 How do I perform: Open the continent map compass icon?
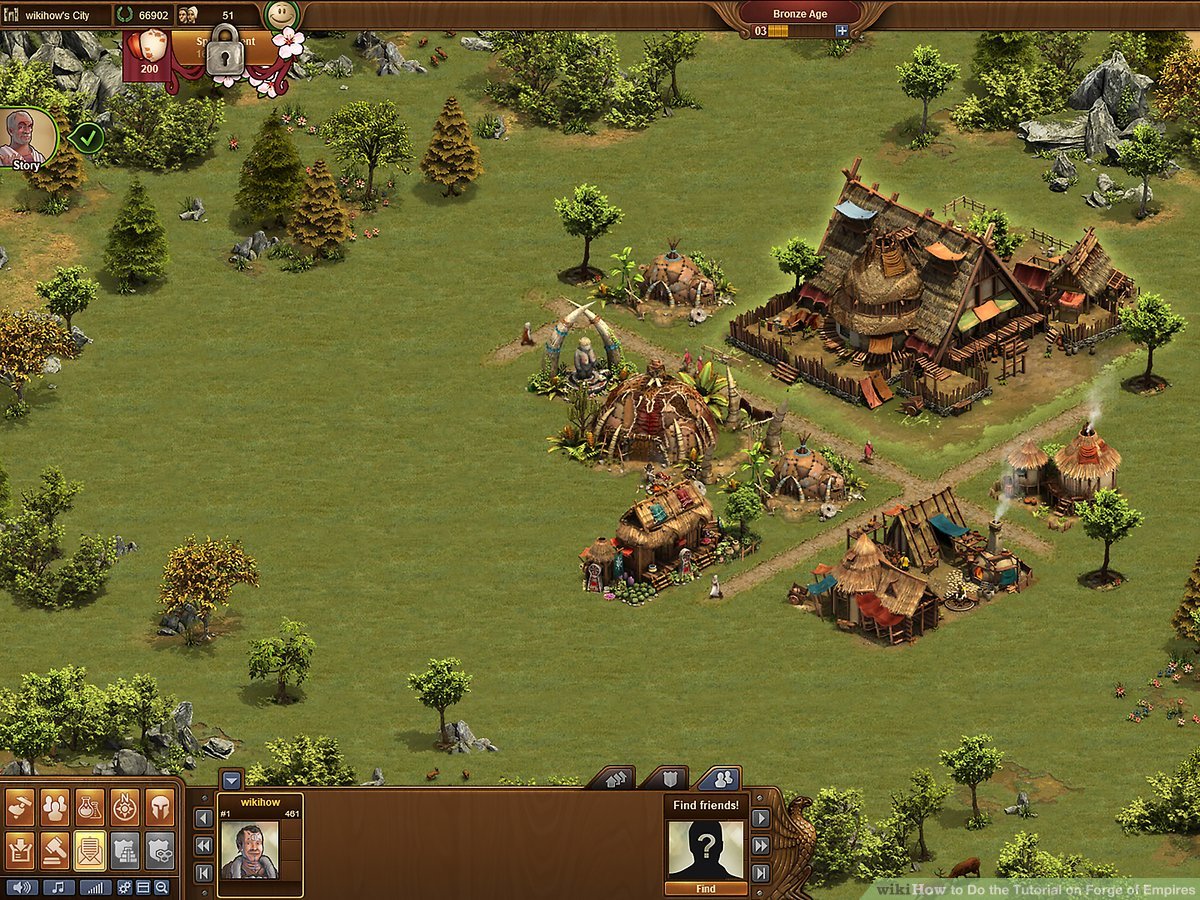pyautogui.click(x=125, y=809)
